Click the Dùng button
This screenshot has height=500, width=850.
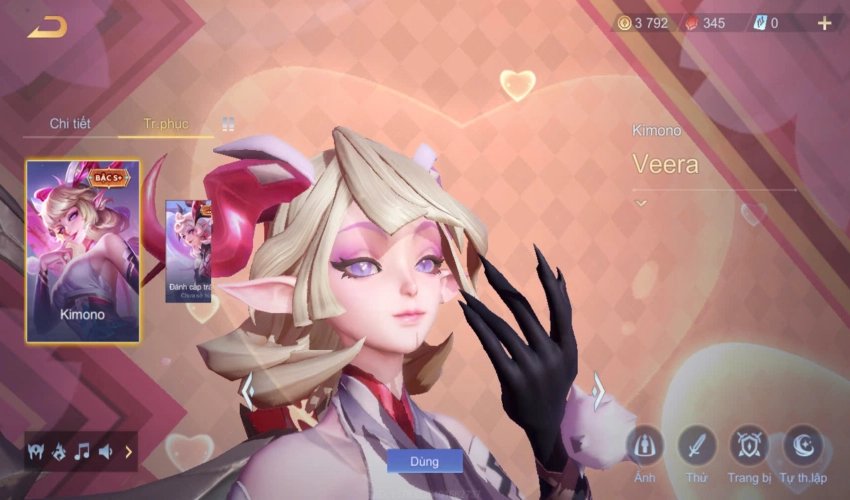point(424,461)
